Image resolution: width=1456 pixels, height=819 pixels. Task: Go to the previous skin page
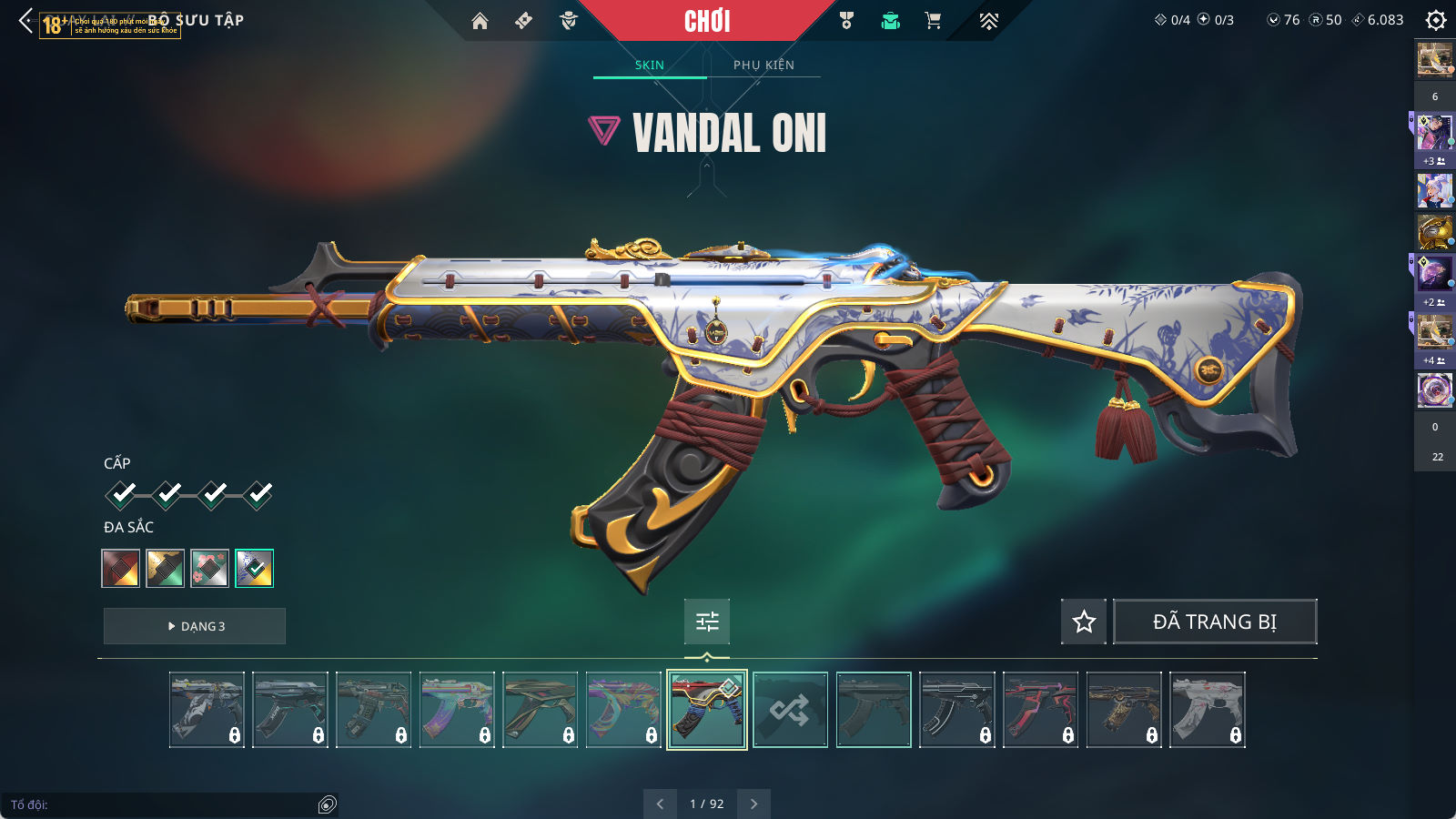tap(660, 804)
